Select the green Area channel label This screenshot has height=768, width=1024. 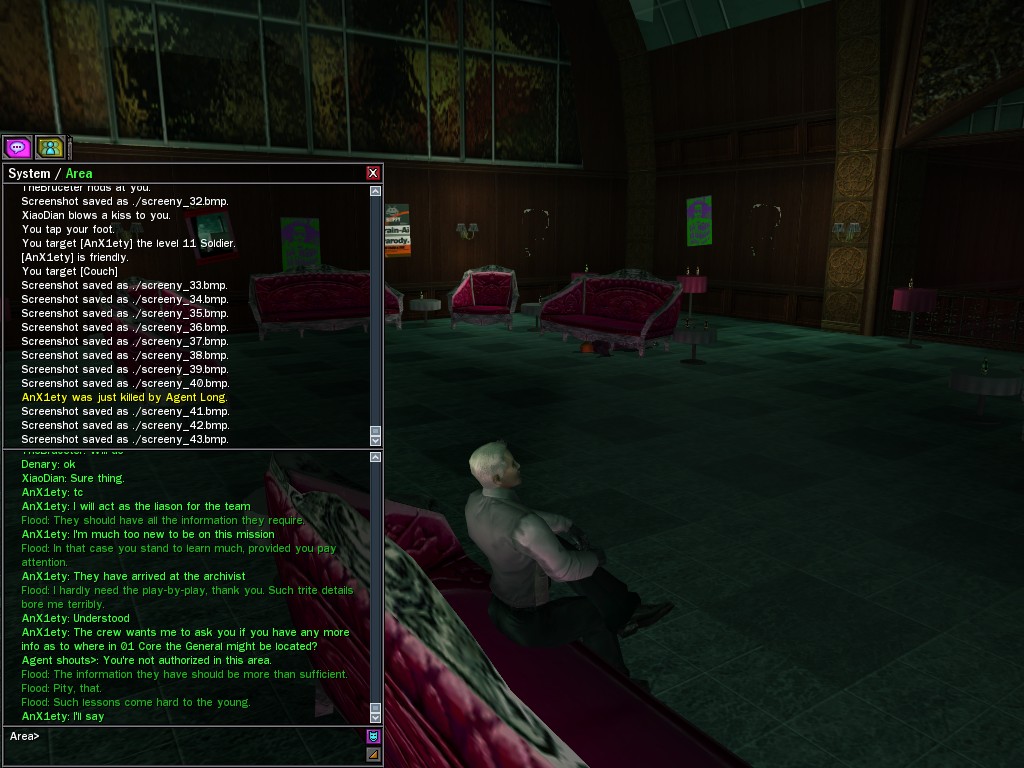click(79, 174)
